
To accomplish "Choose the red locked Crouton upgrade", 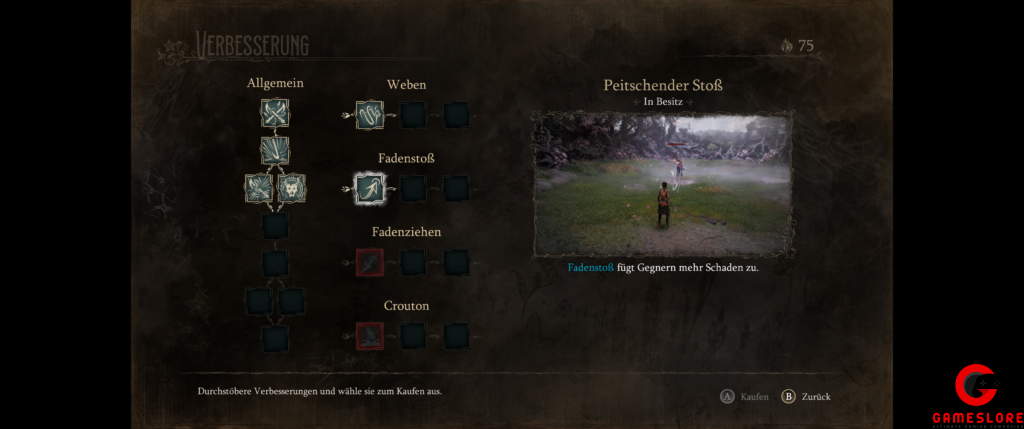I will click(x=370, y=335).
